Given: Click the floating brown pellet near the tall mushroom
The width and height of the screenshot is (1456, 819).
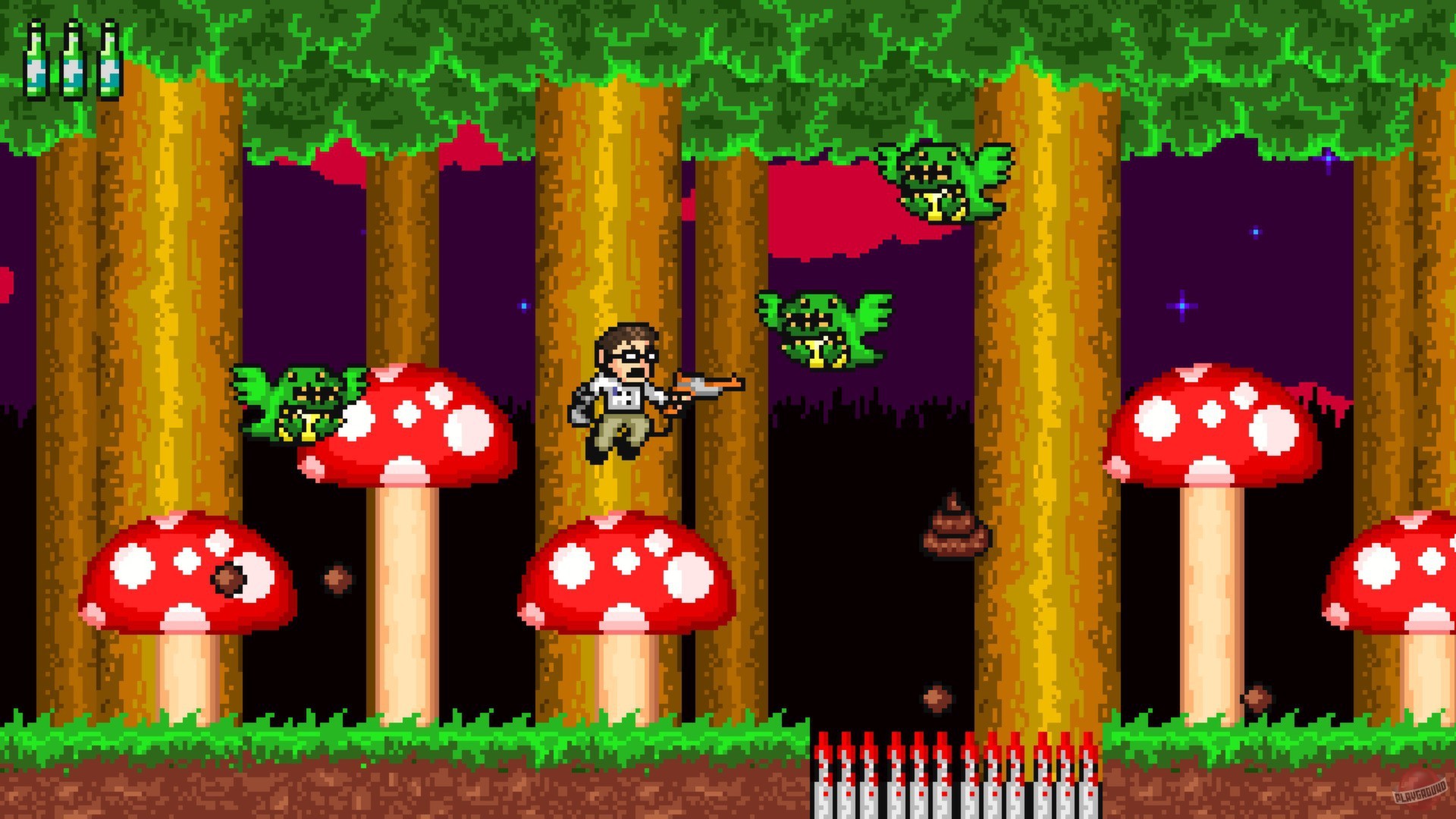Looking at the screenshot, I should point(338,578).
